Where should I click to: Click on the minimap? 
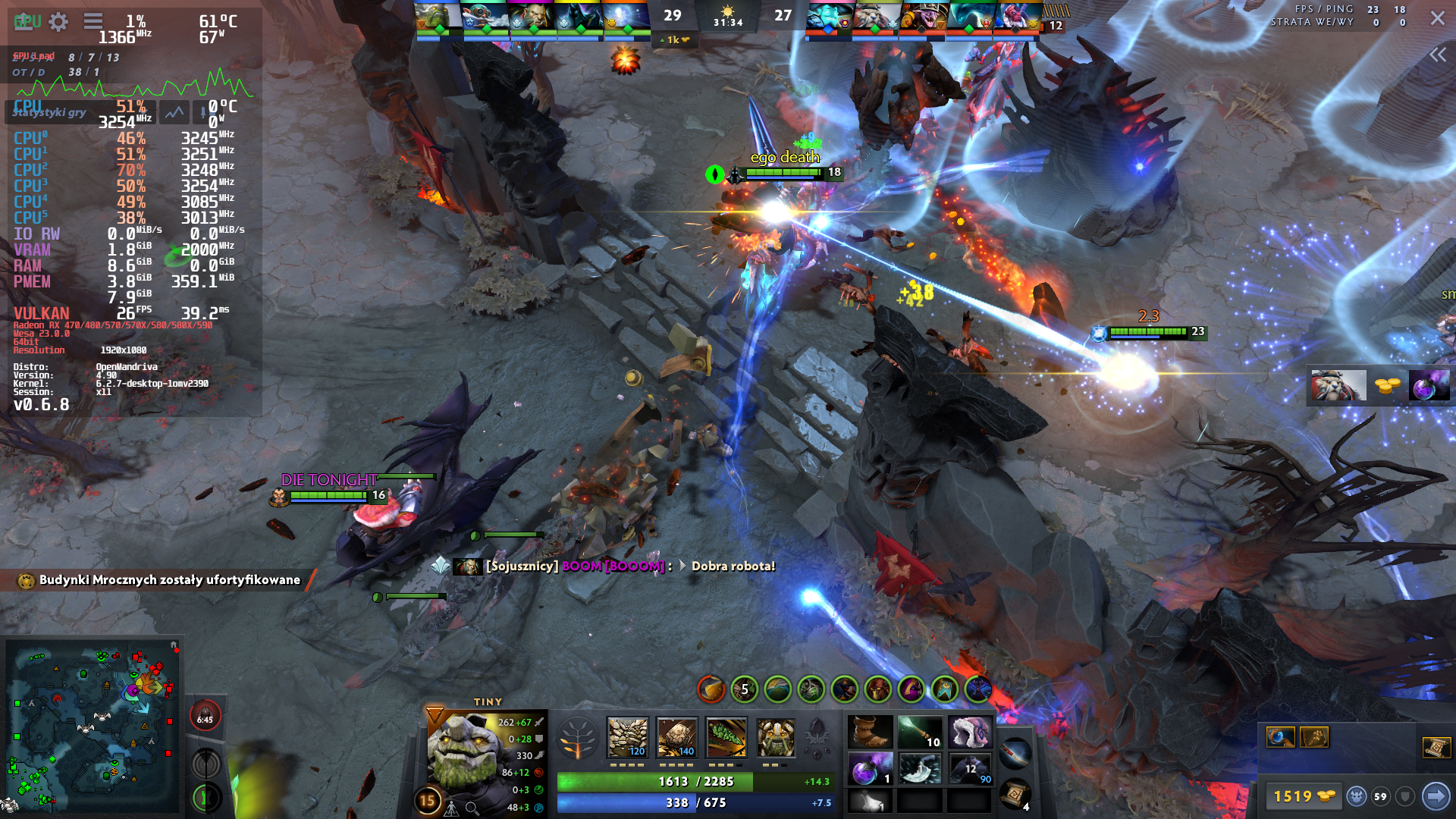(91, 724)
